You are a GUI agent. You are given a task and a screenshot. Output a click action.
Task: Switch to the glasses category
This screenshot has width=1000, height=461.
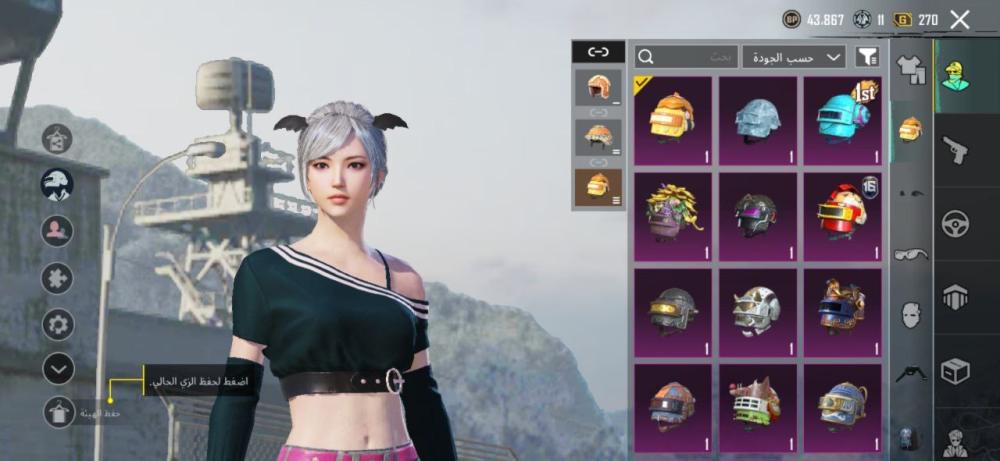tap(910, 254)
